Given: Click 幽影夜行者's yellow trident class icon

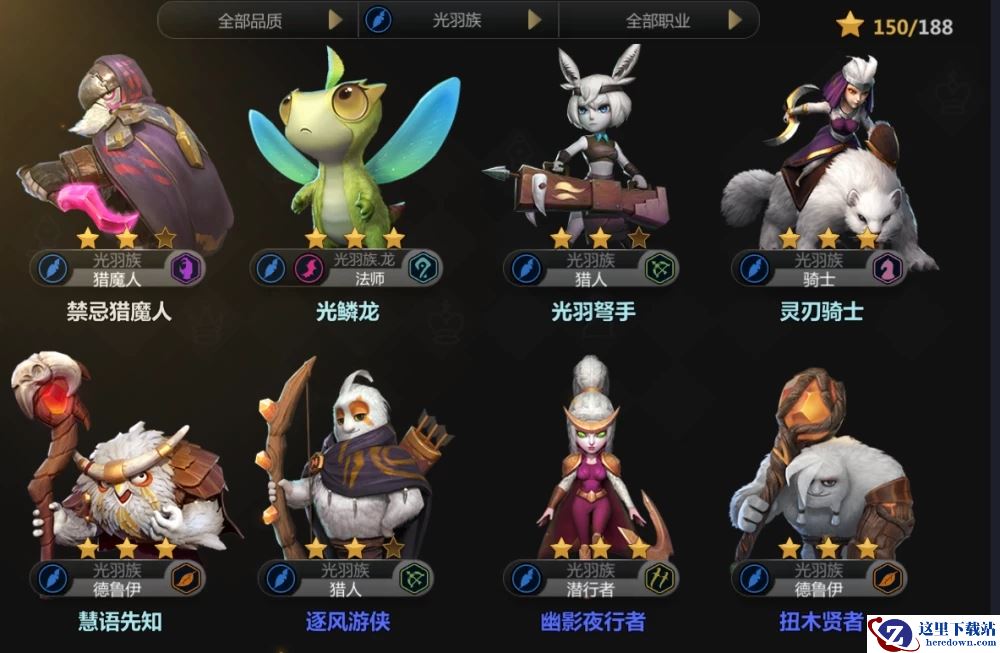Looking at the screenshot, I should coord(661,578).
